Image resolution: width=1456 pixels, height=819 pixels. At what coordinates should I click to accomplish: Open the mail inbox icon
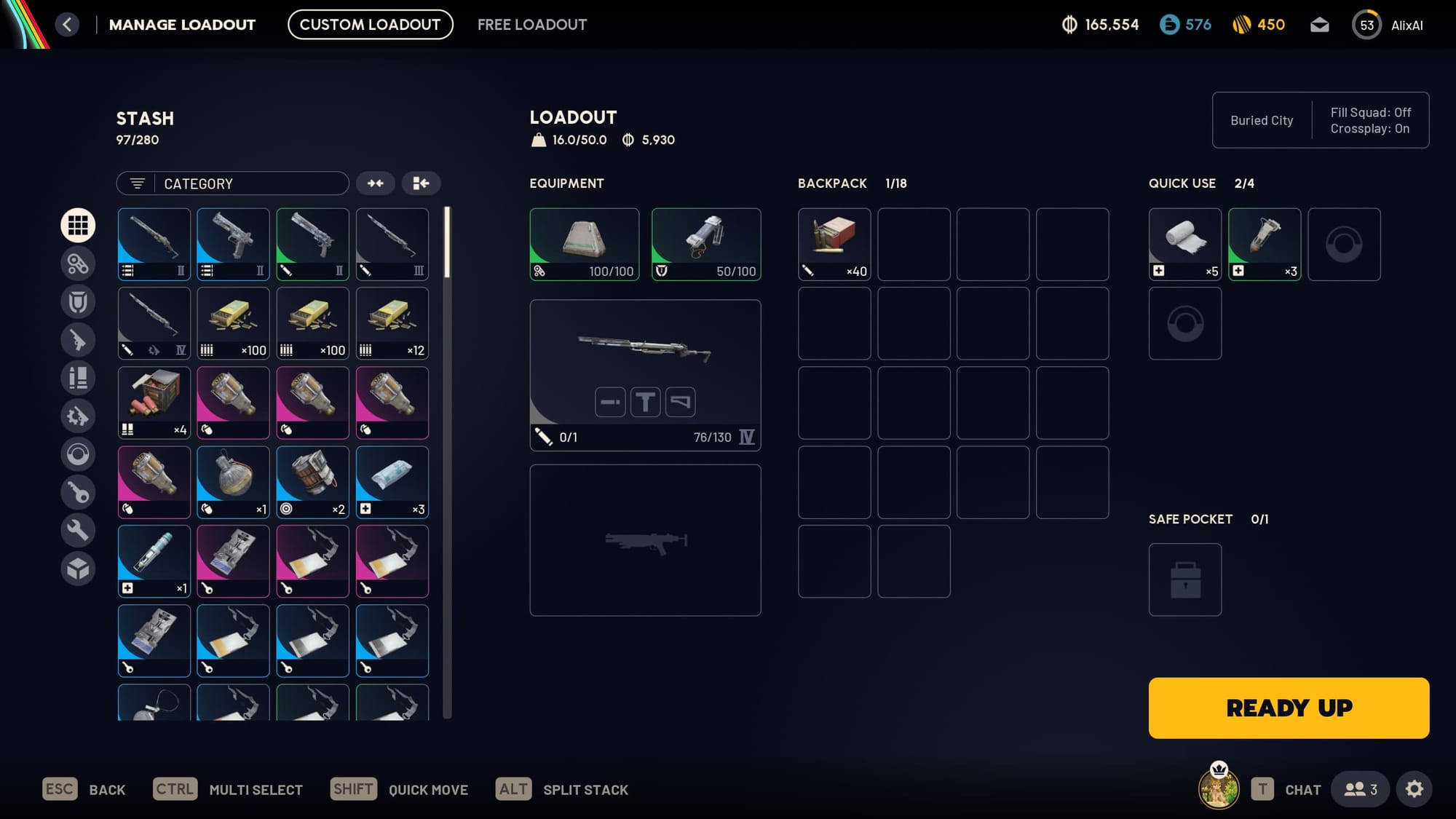[1319, 25]
